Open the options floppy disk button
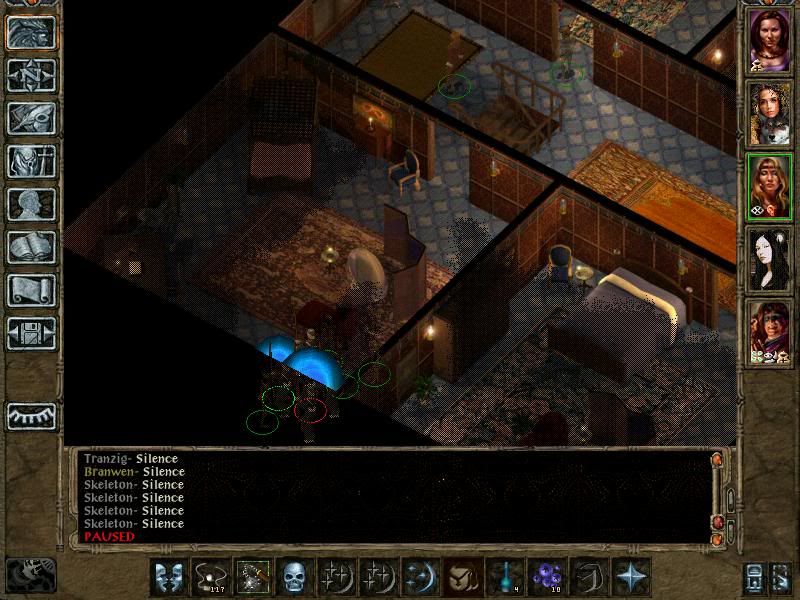Image resolution: width=800 pixels, height=600 pixels. [x=31, y=333]
